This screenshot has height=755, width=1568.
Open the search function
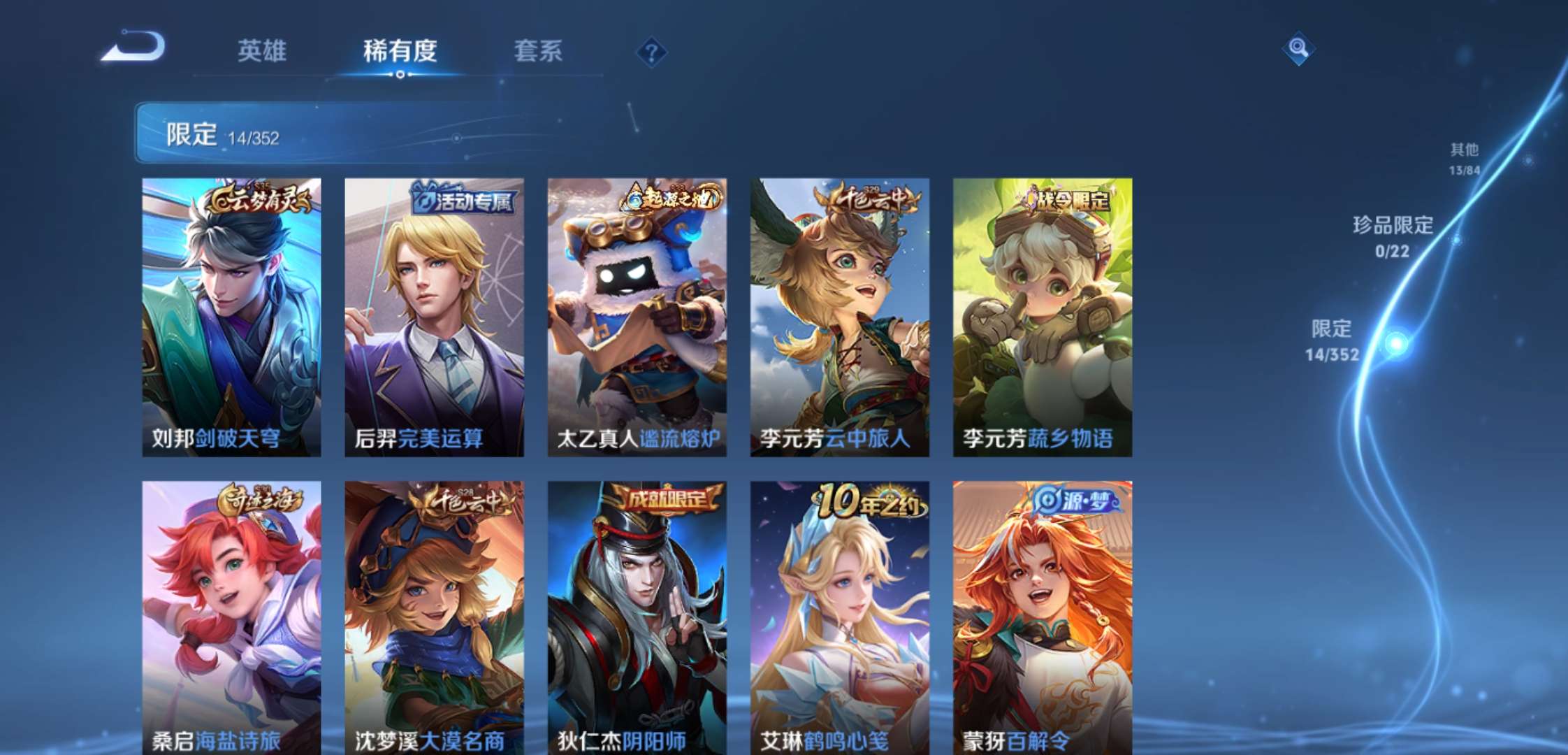pos(1298,49)
